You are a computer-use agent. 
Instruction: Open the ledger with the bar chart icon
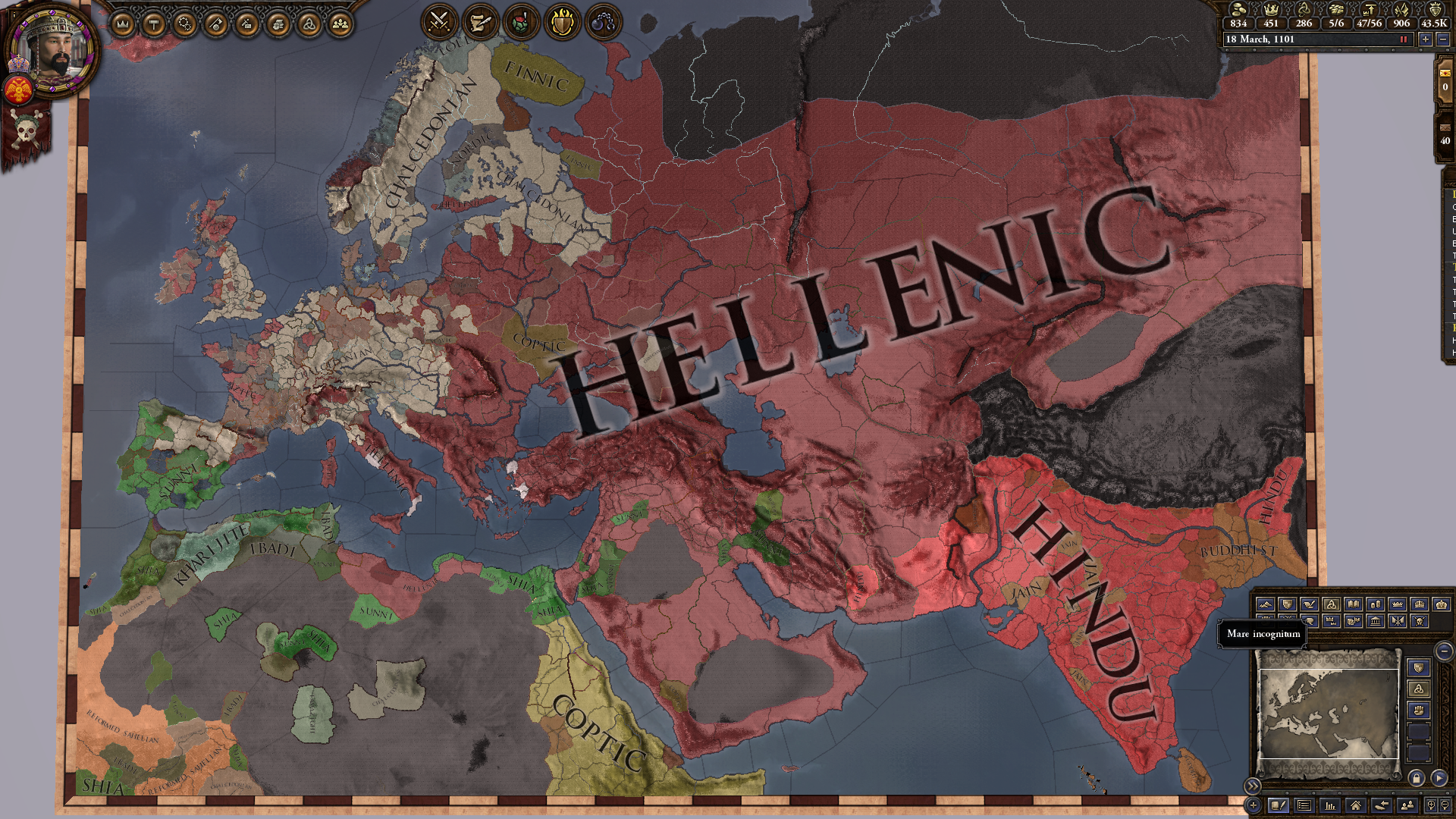[1330, 805]
